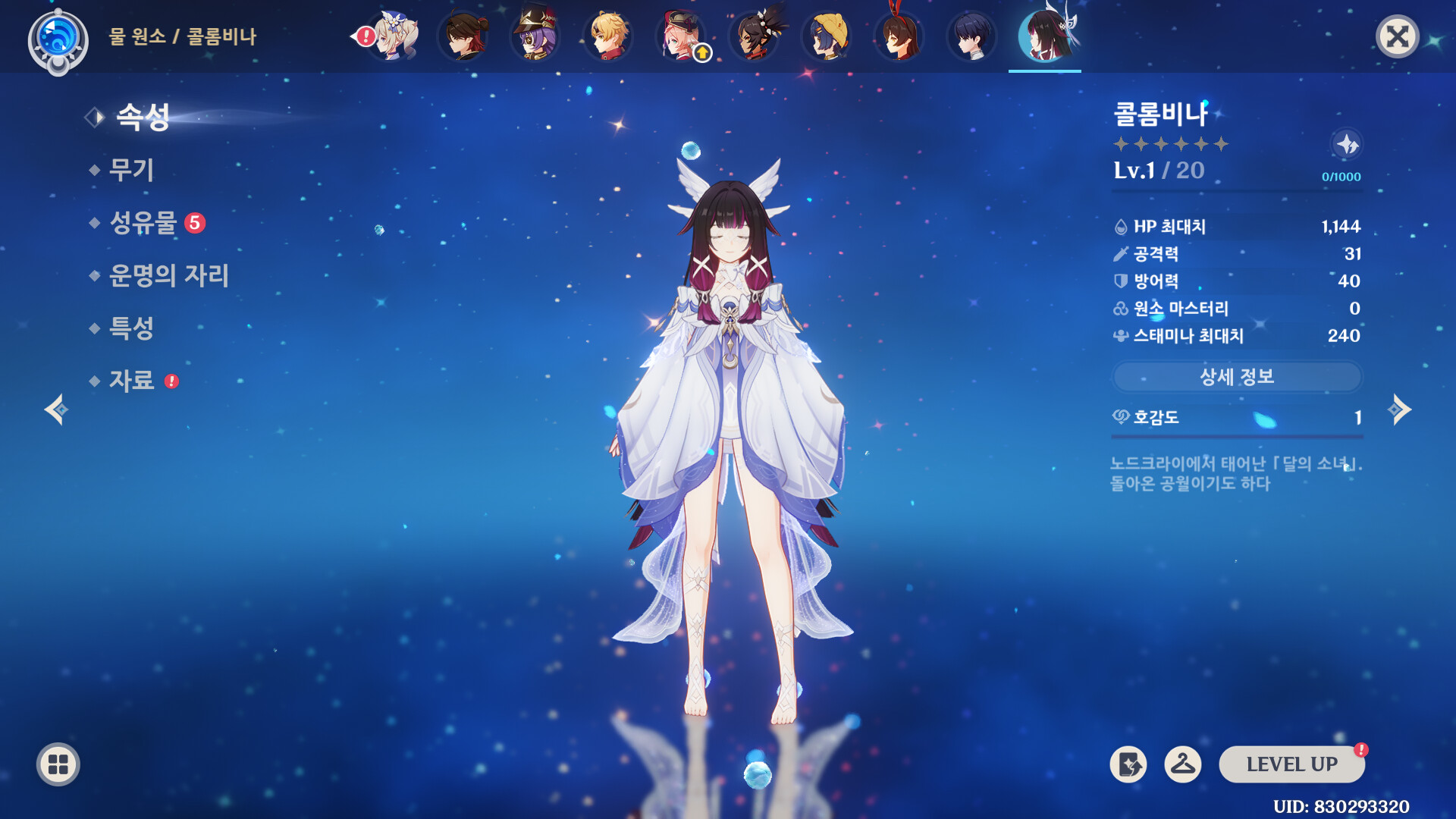Select the 성유물 artifacts menu entry
Screen dimensions: 1456x819
click(x=143, y=223)
